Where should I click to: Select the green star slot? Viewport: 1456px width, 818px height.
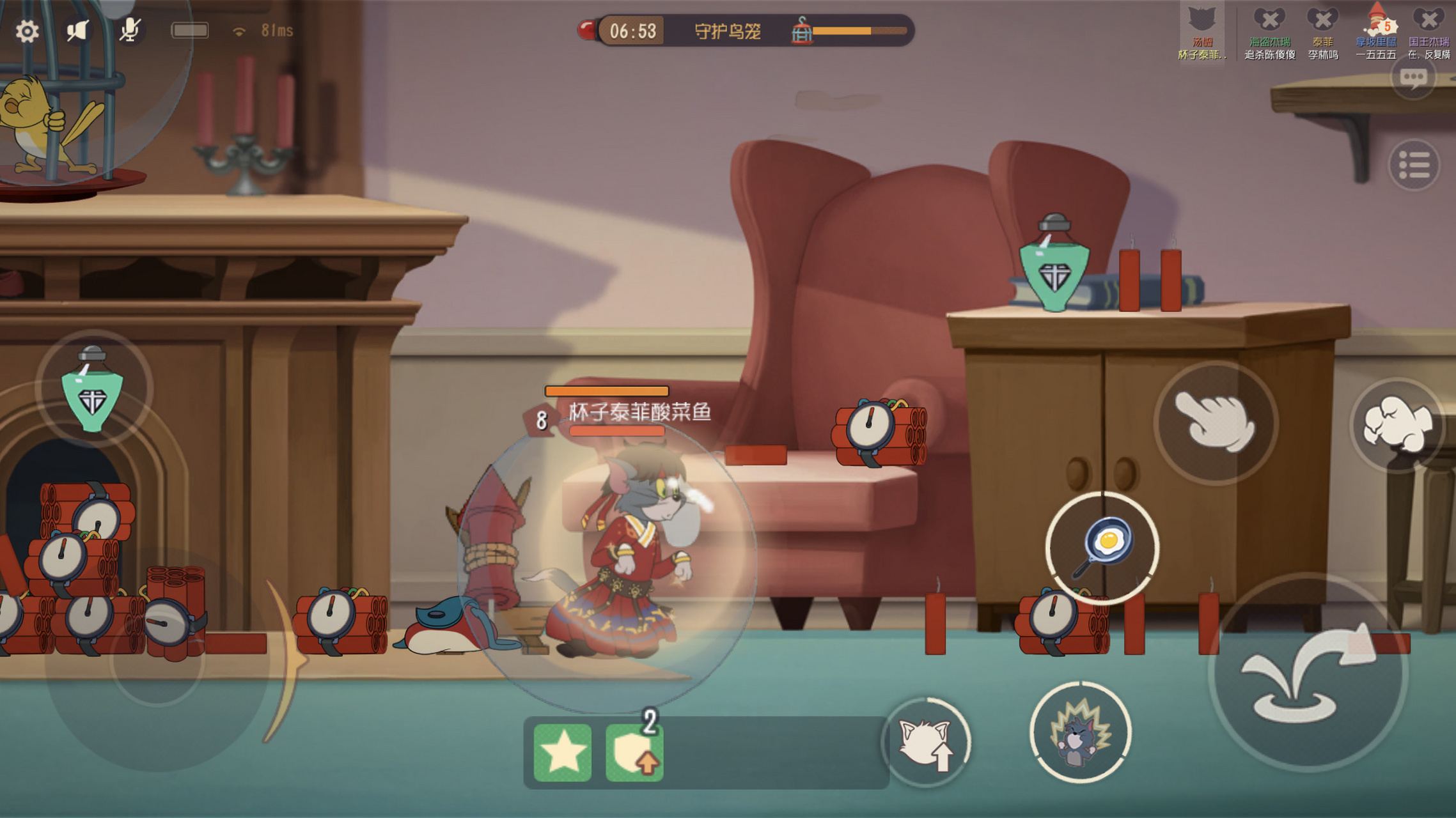click(x=563, y=753)
